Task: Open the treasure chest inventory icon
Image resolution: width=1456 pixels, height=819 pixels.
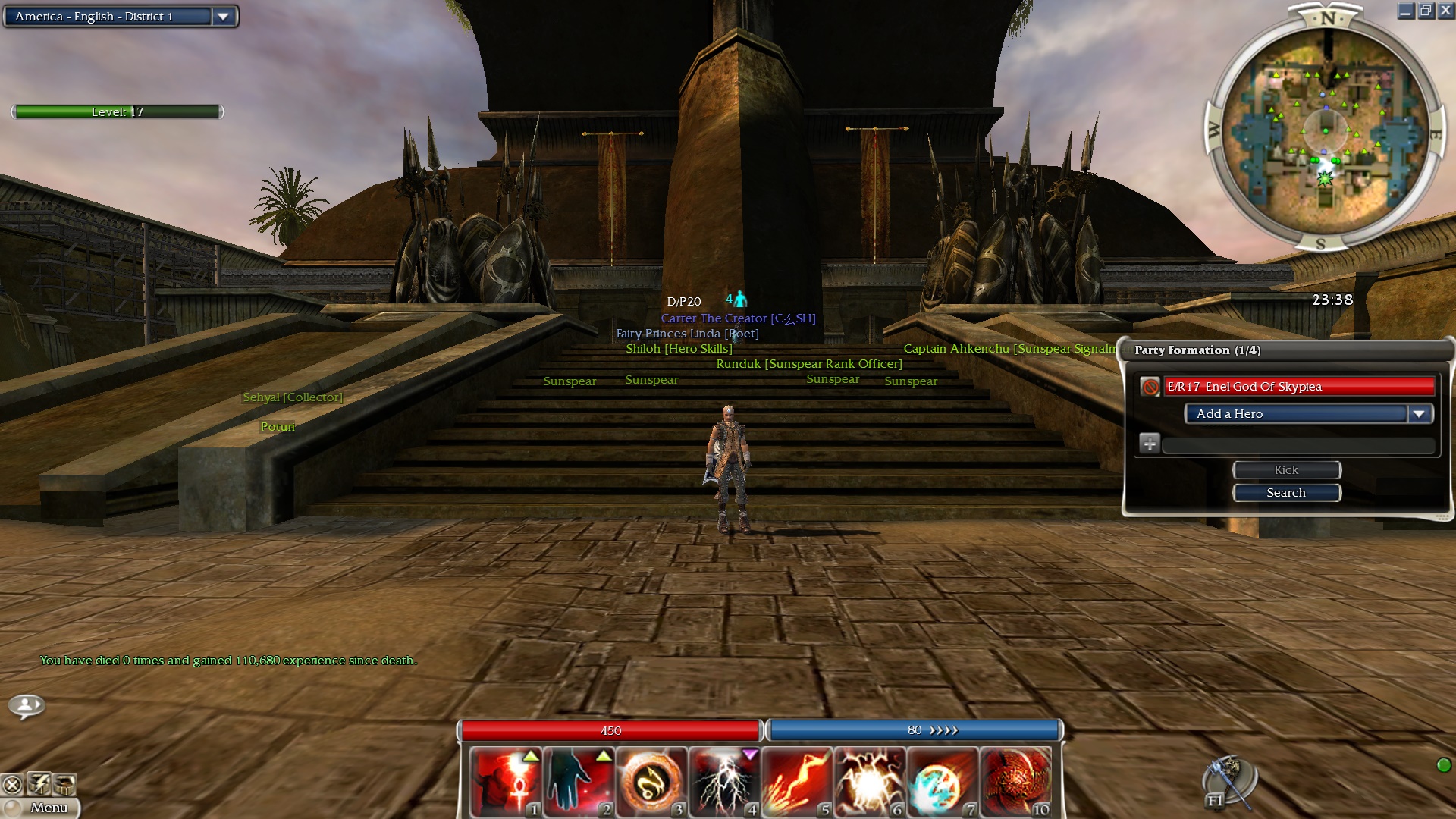Action: (64, 783)
